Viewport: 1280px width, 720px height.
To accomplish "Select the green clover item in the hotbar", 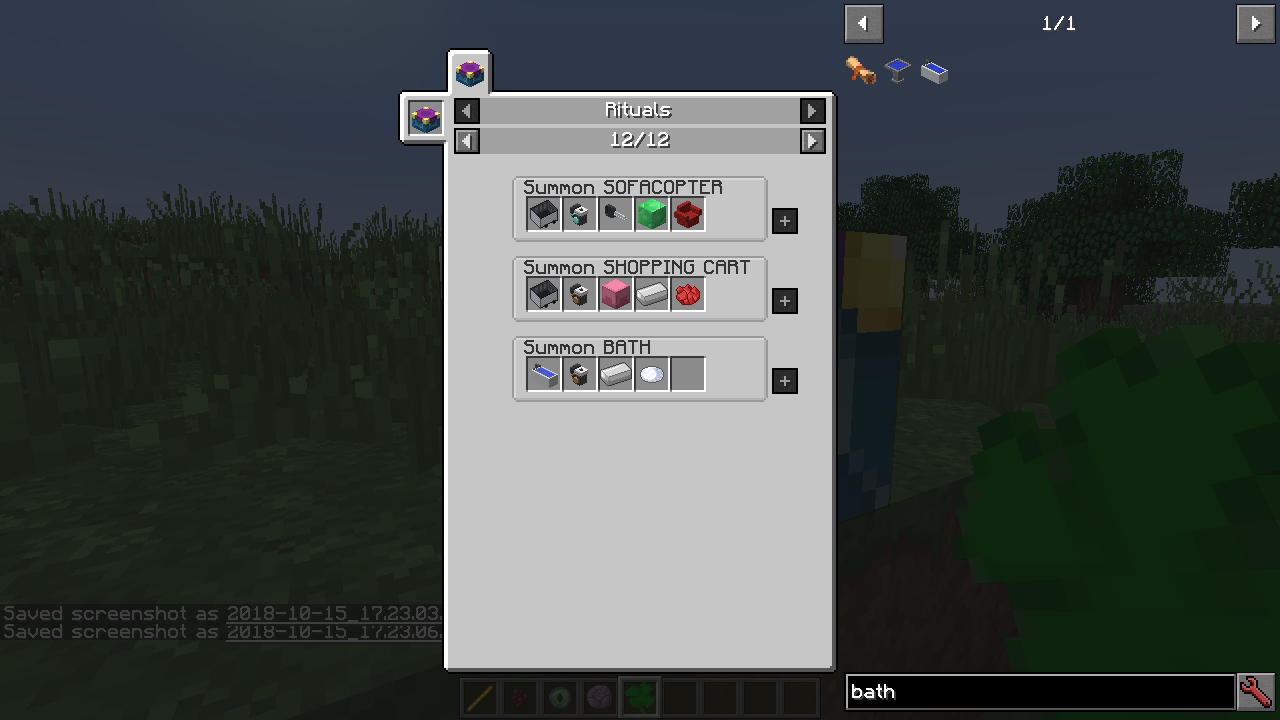I will (639, 697).
